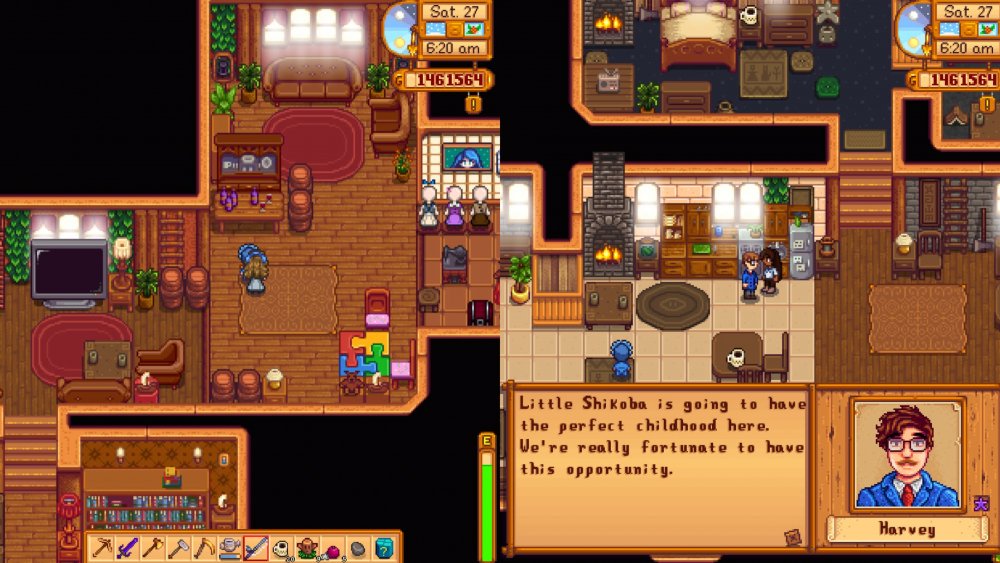Open the journal via exclamation mark icon
Viewport: 1000px width, 563px height.
pyautogui.click(x=473, y=104)
